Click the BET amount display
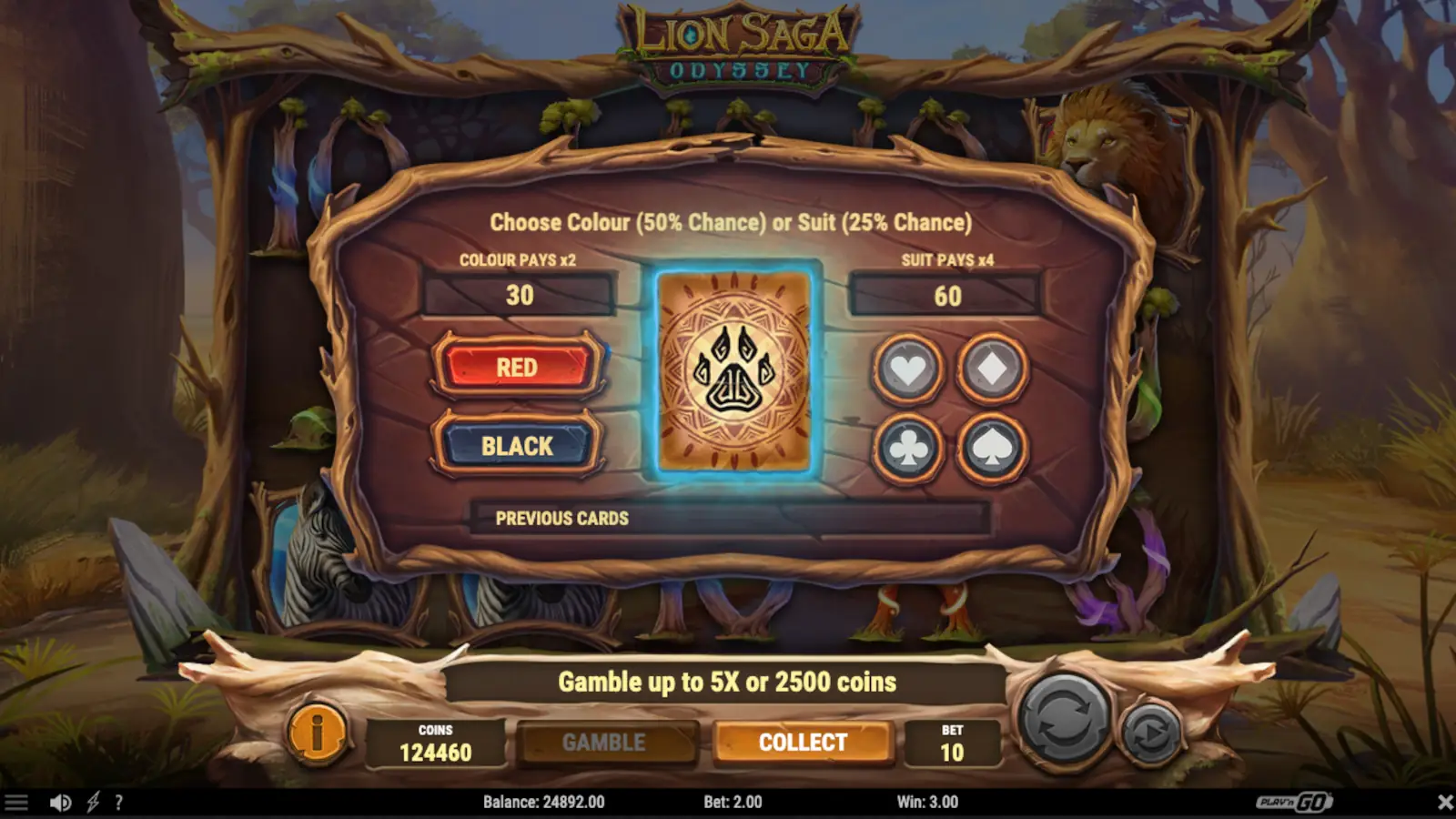This screenshot has height=819, width=1456. tap(954, 742)
